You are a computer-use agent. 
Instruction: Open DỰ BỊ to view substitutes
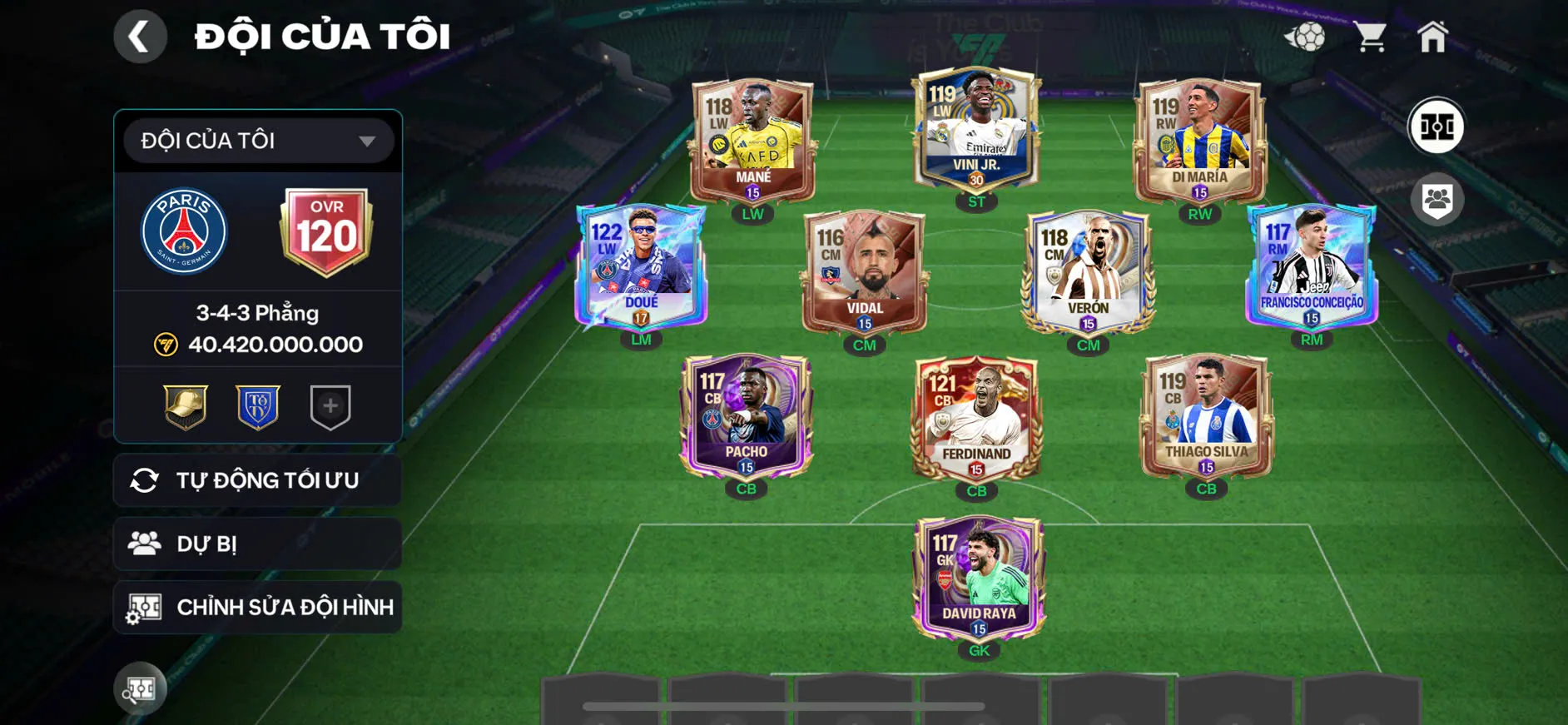[x=256, y=544]
